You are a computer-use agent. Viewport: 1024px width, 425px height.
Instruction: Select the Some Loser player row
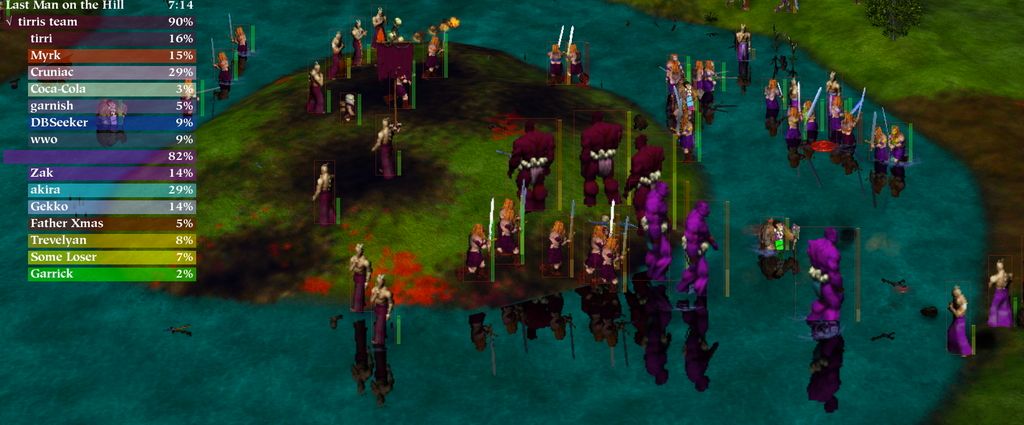[99, 257]
